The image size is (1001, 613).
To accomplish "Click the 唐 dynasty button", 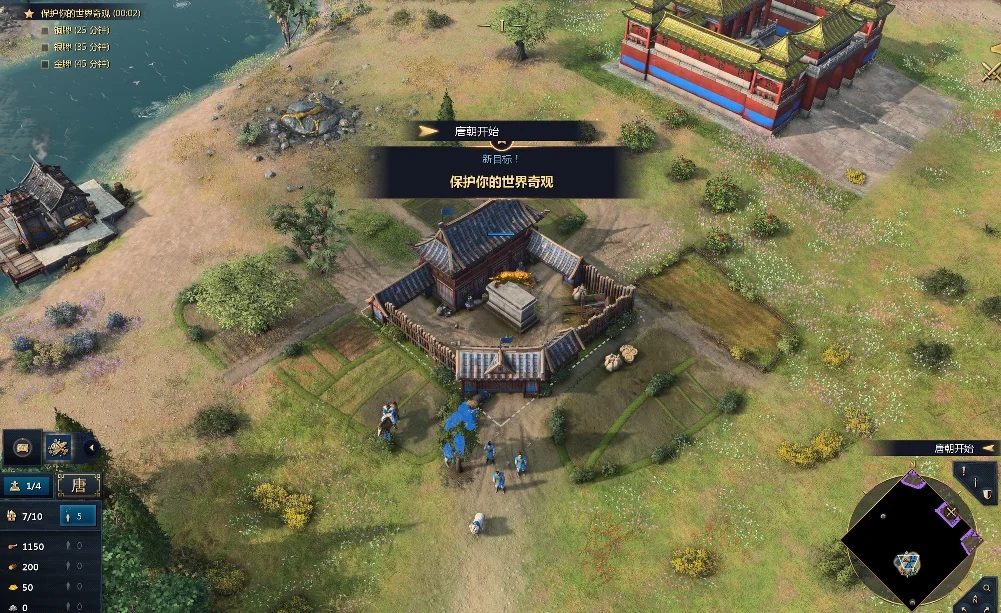I will tap(78, 486).
